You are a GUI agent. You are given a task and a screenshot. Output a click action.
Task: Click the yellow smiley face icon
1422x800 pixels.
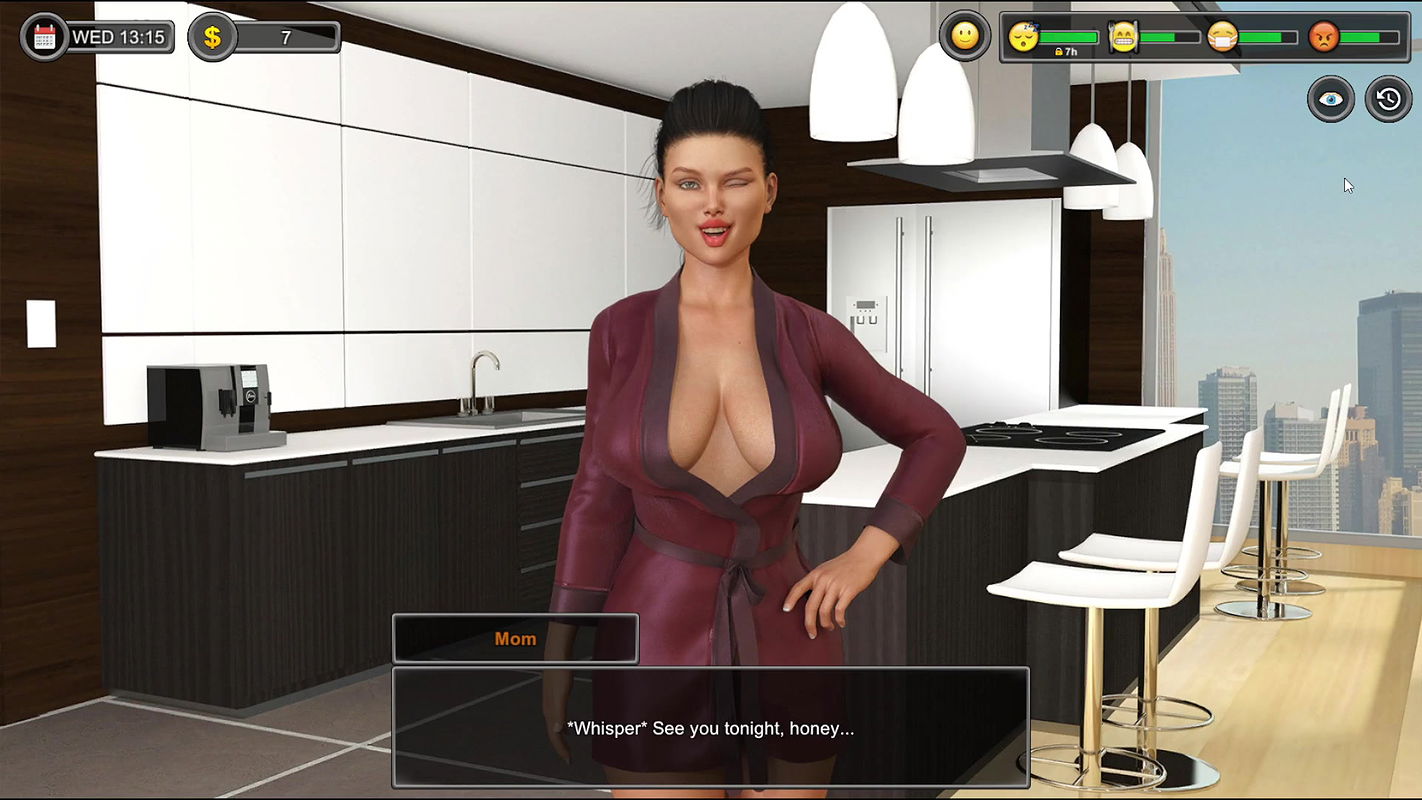(x=964, y=37)
